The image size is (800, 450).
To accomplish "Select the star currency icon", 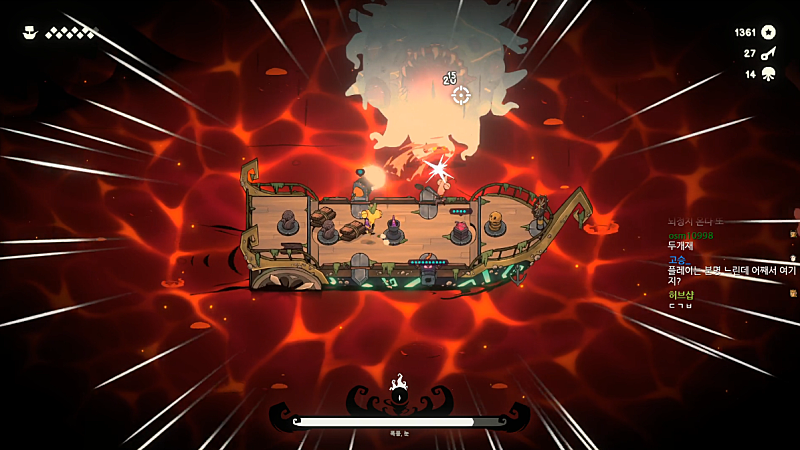I will point(768,32).
